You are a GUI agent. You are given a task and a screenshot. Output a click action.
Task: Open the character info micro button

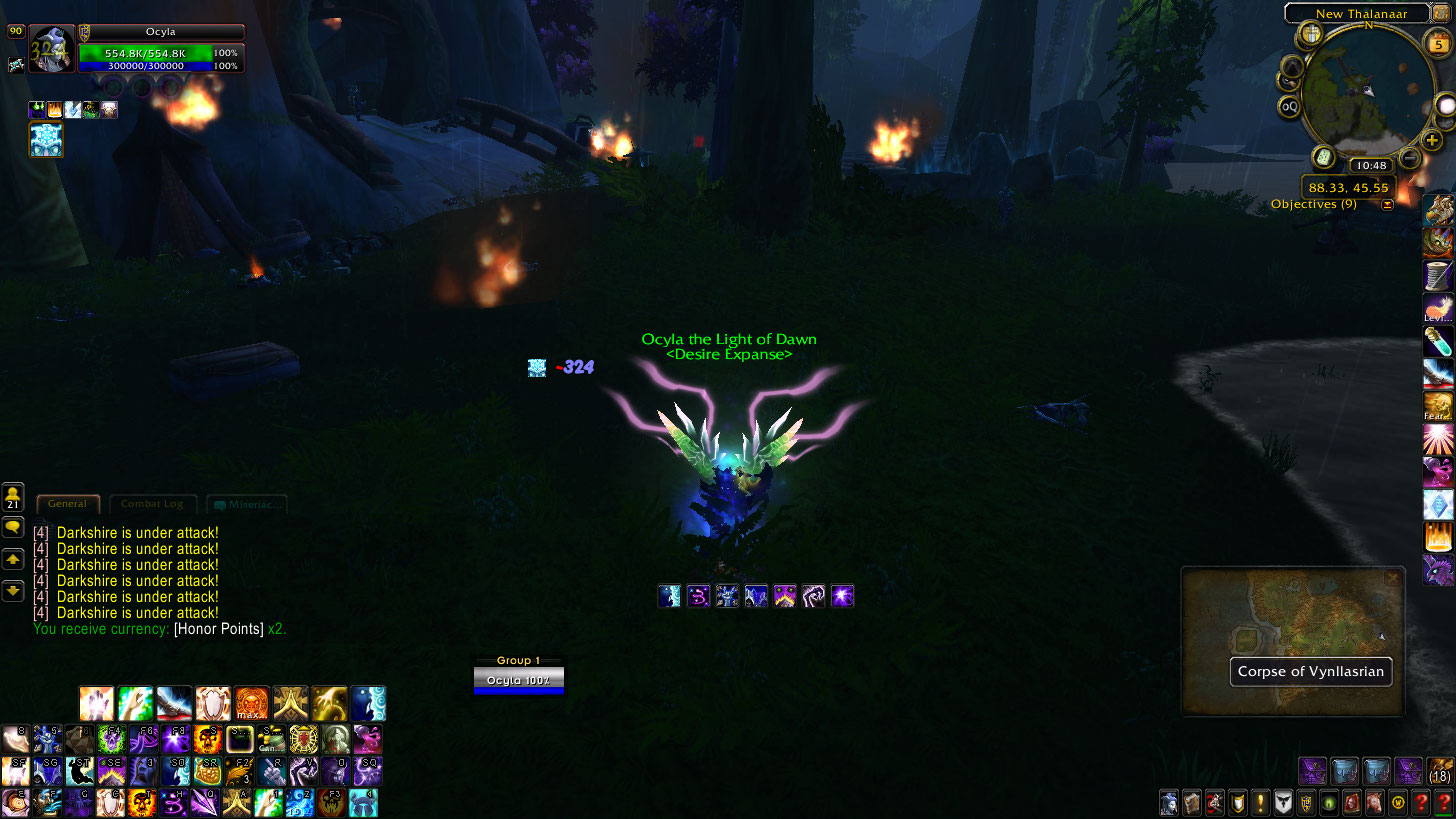tap(1169, 802)
